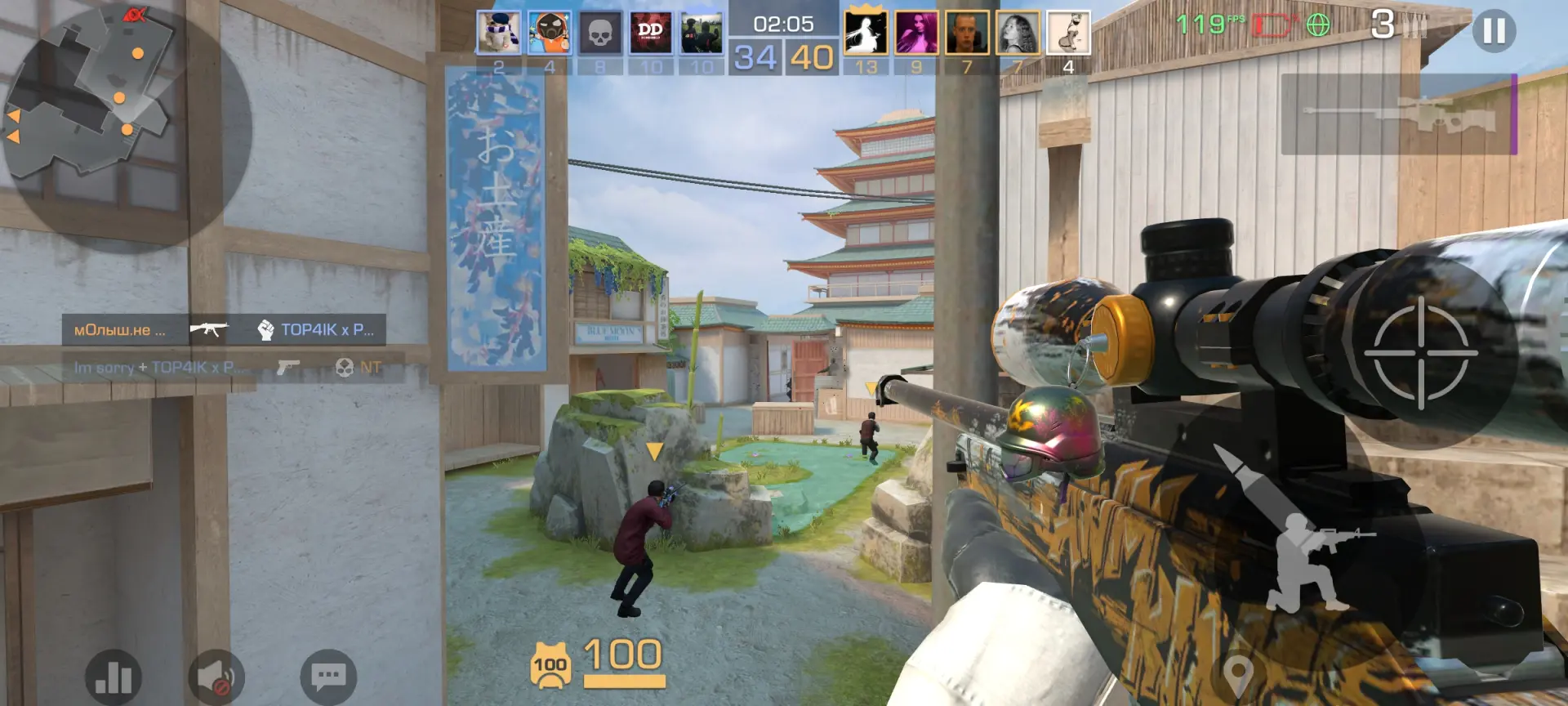Open the chat speech bubble
The height and width of the screenshot is (706, 1568).
[328, 677]
